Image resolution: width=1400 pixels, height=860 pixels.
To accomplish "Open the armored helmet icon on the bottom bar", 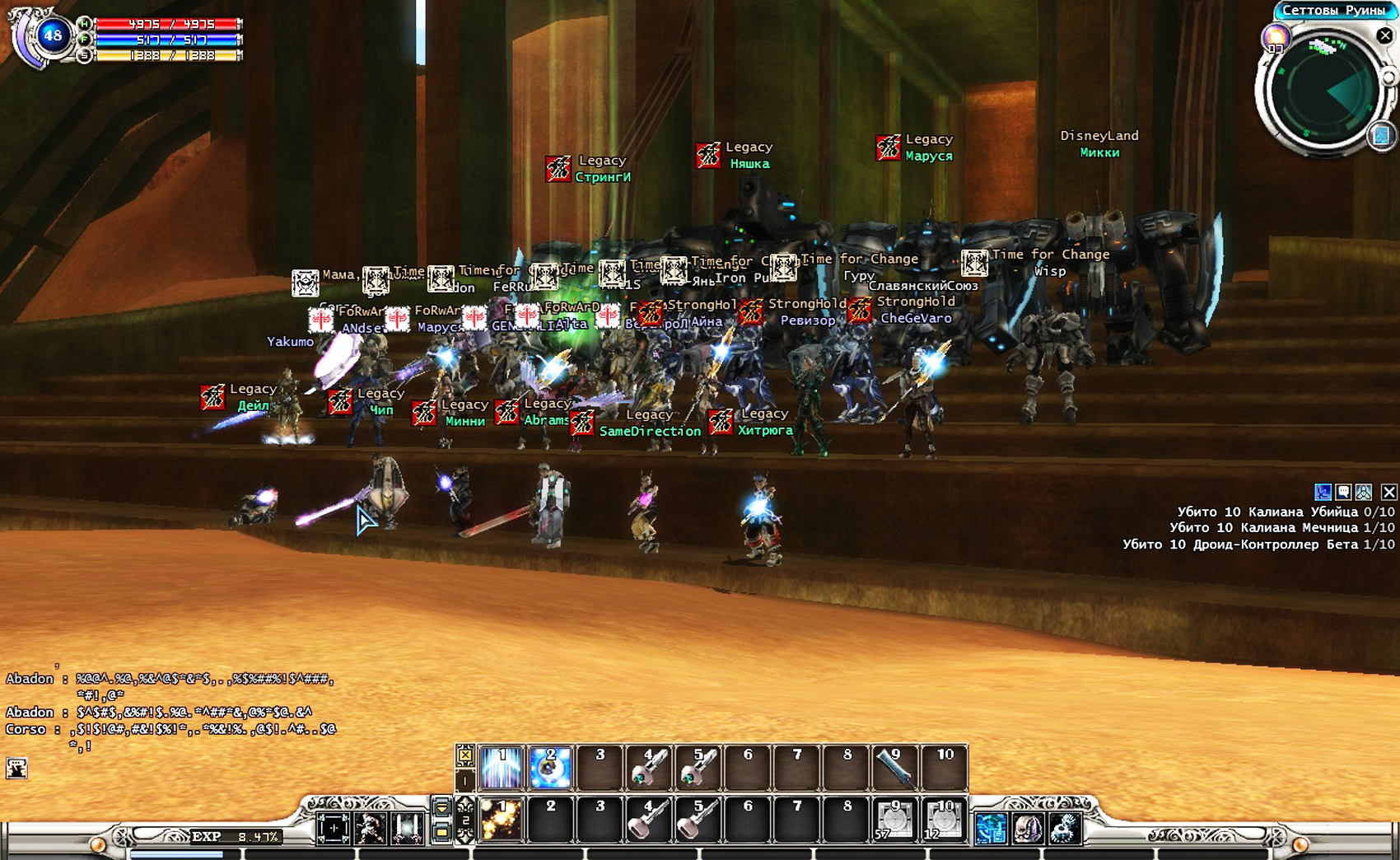I will (x=1028, y=828).
